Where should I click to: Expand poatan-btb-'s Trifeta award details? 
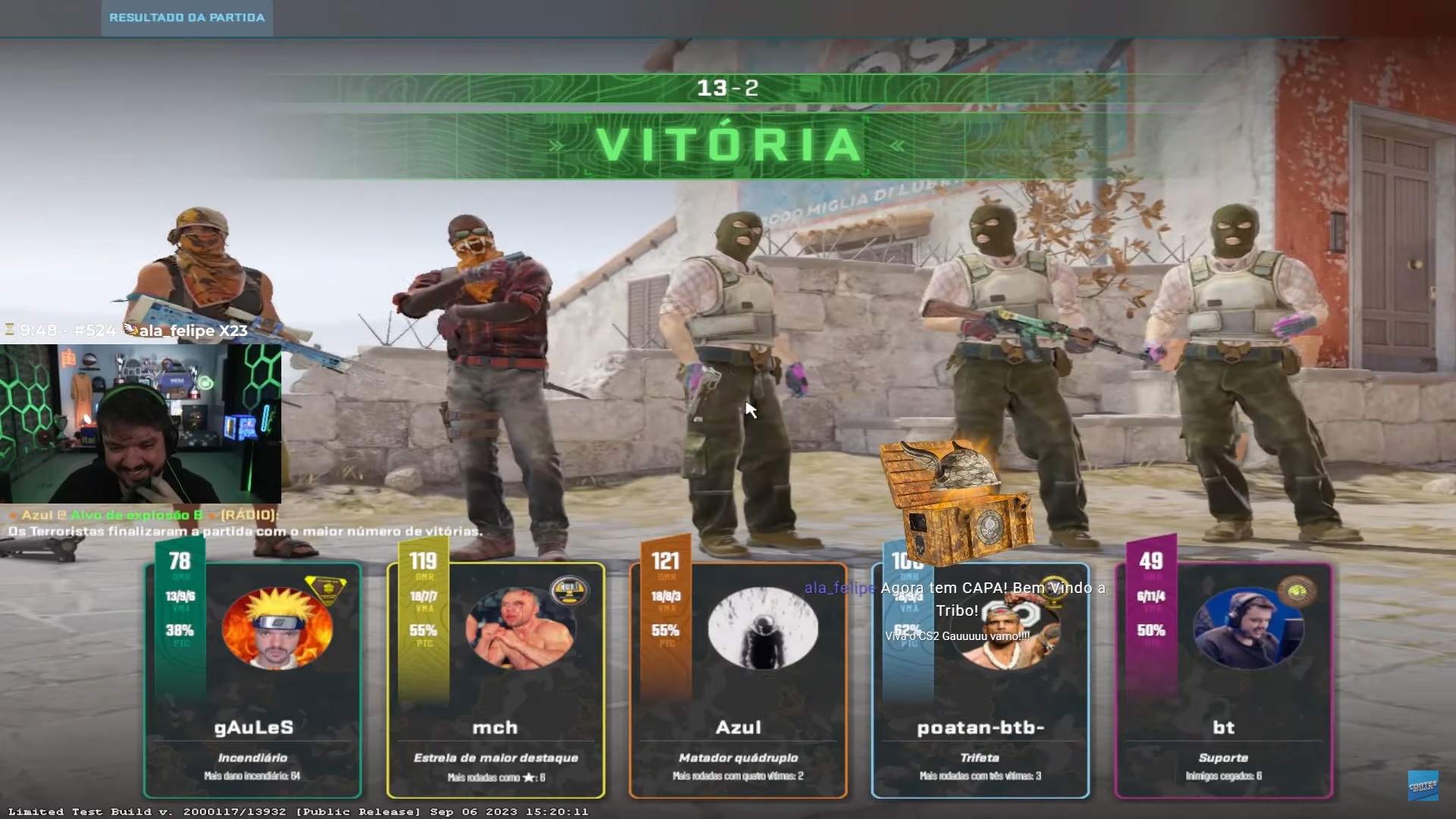tap(981, 758)
